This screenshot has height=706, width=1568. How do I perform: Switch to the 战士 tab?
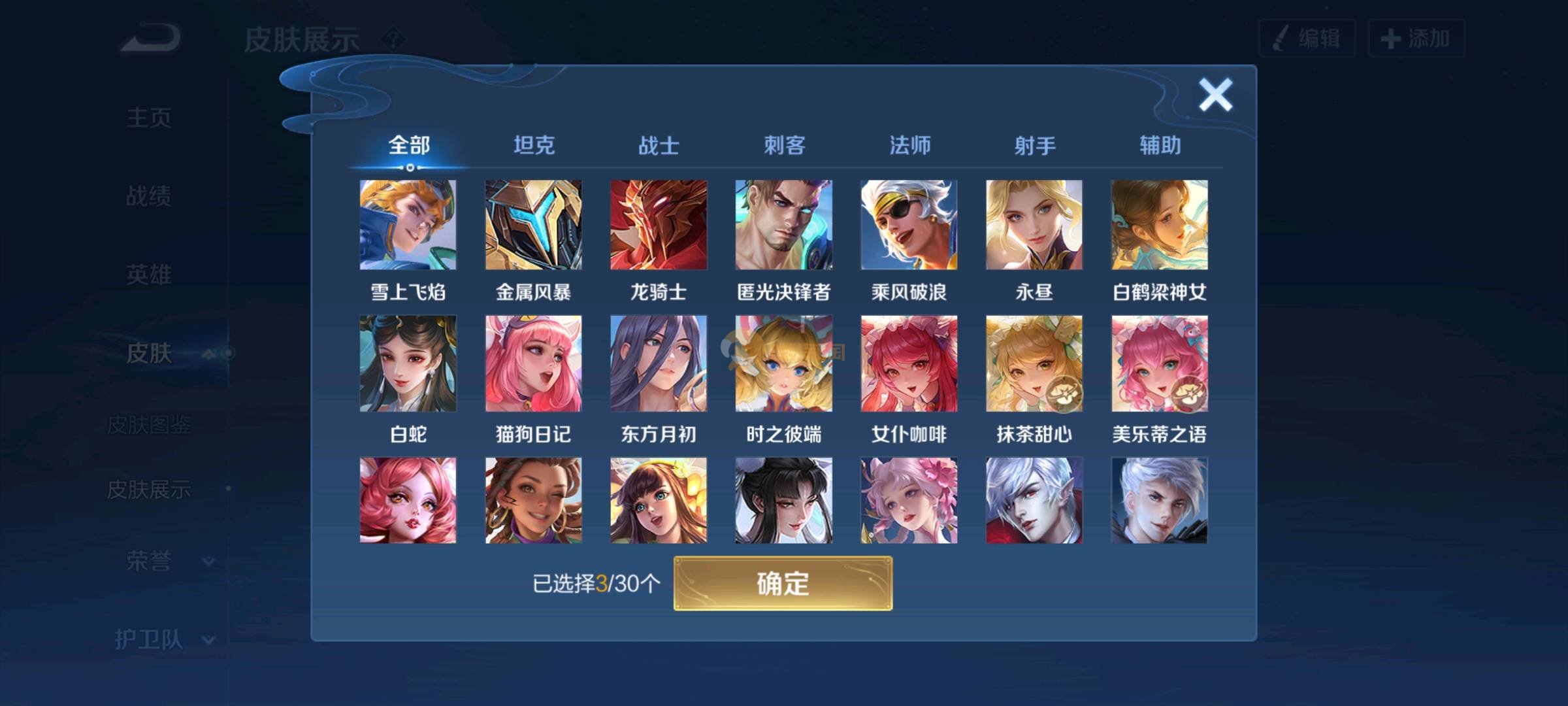(659, 145)
